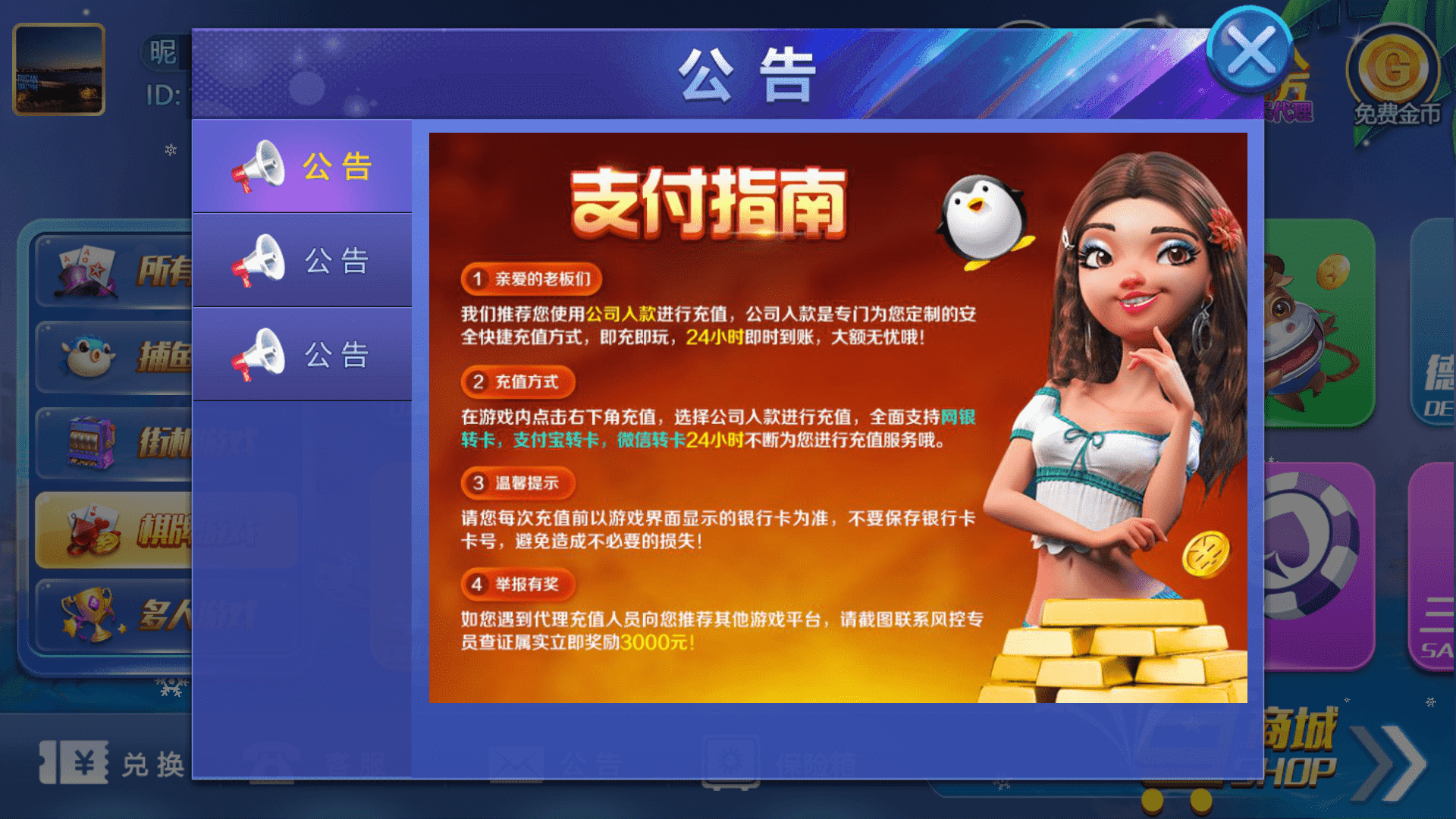Click the player avatar in top left
Image resolution: width=1456 pixels, height=819 pixels.
tap(58, 71)
